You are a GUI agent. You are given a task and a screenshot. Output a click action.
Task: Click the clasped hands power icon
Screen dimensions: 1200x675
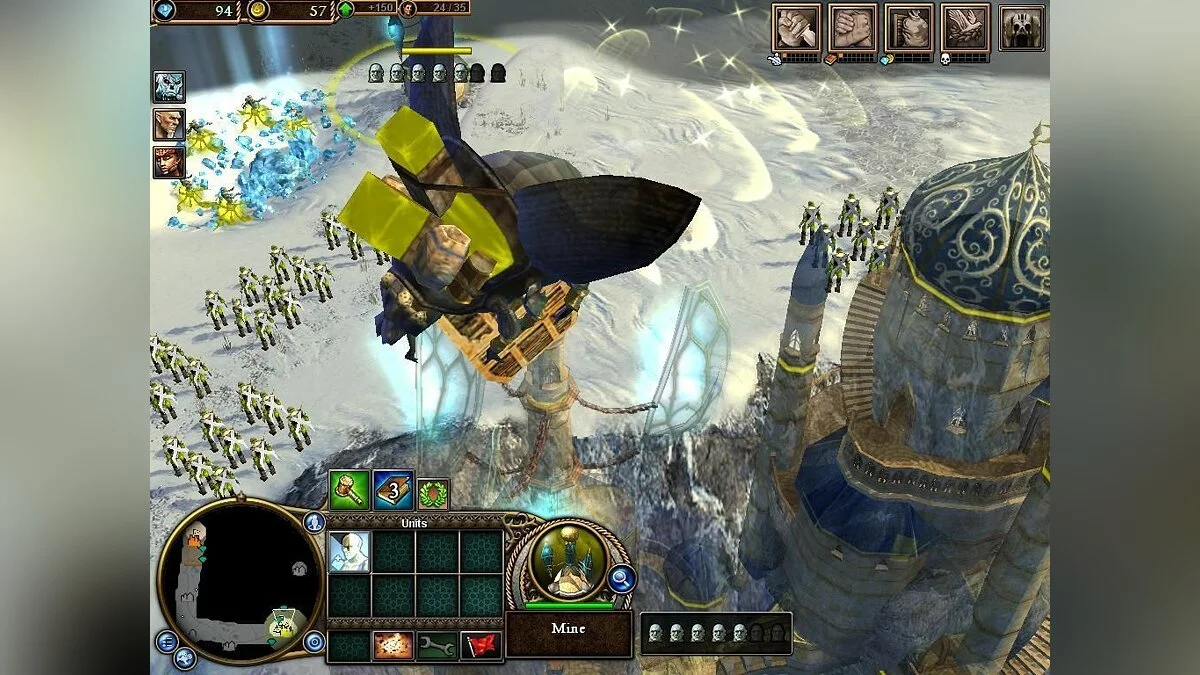pos(852,27)
